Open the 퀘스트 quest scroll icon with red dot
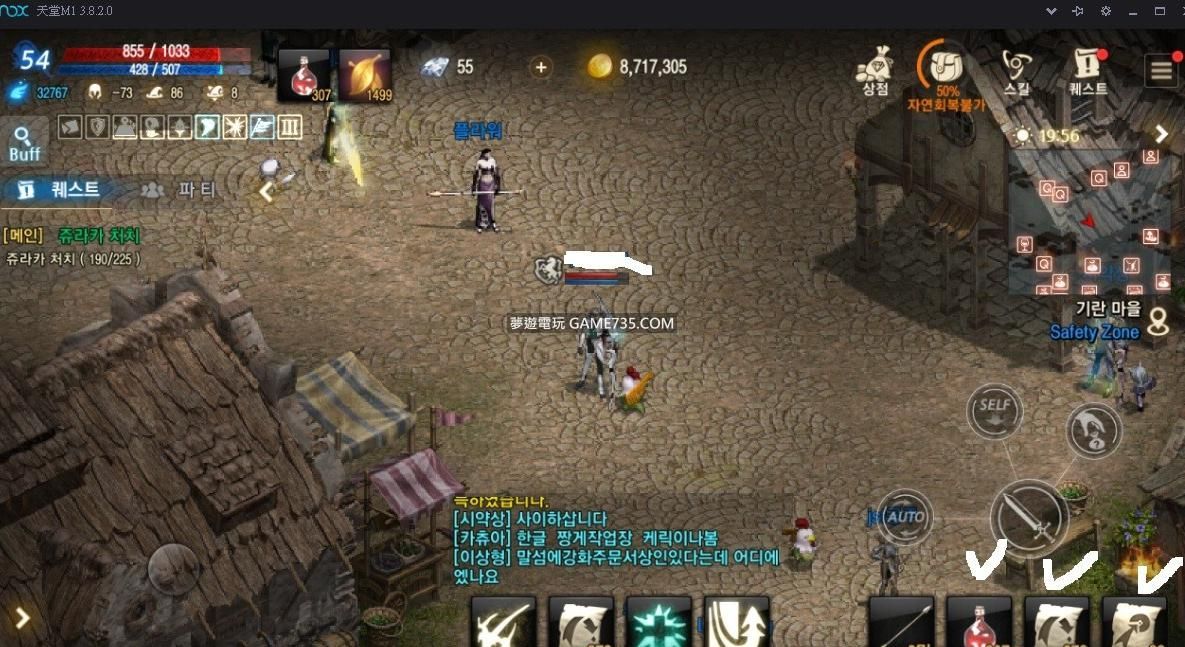This screenshot has height=647, width=1185. point(1087,70)
